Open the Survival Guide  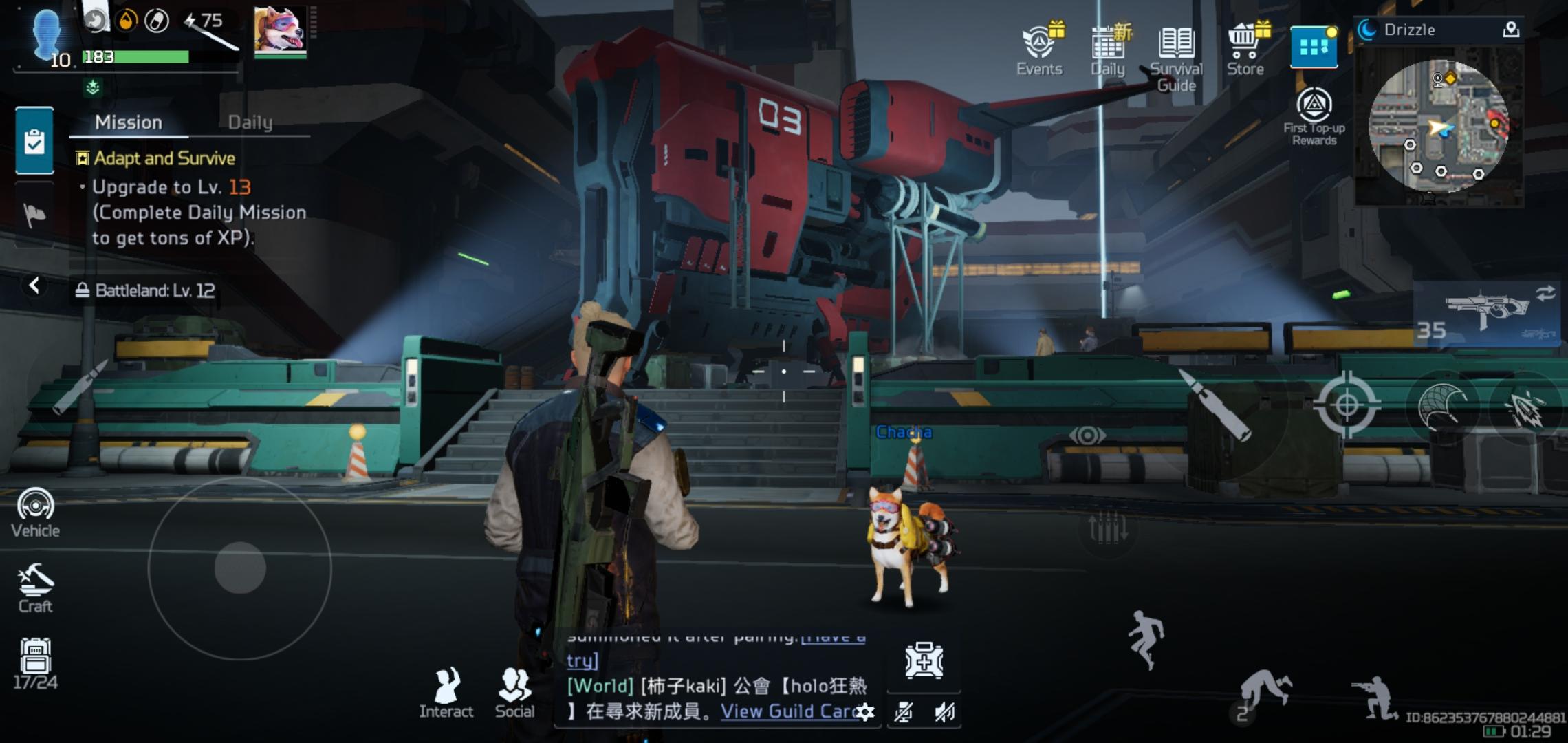point(1176,55)
